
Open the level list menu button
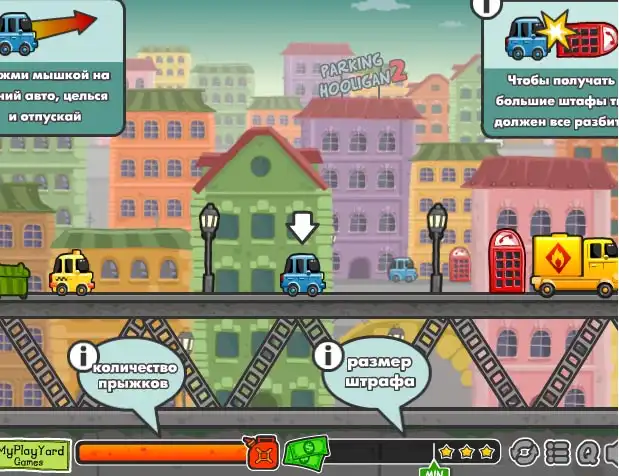558,452
